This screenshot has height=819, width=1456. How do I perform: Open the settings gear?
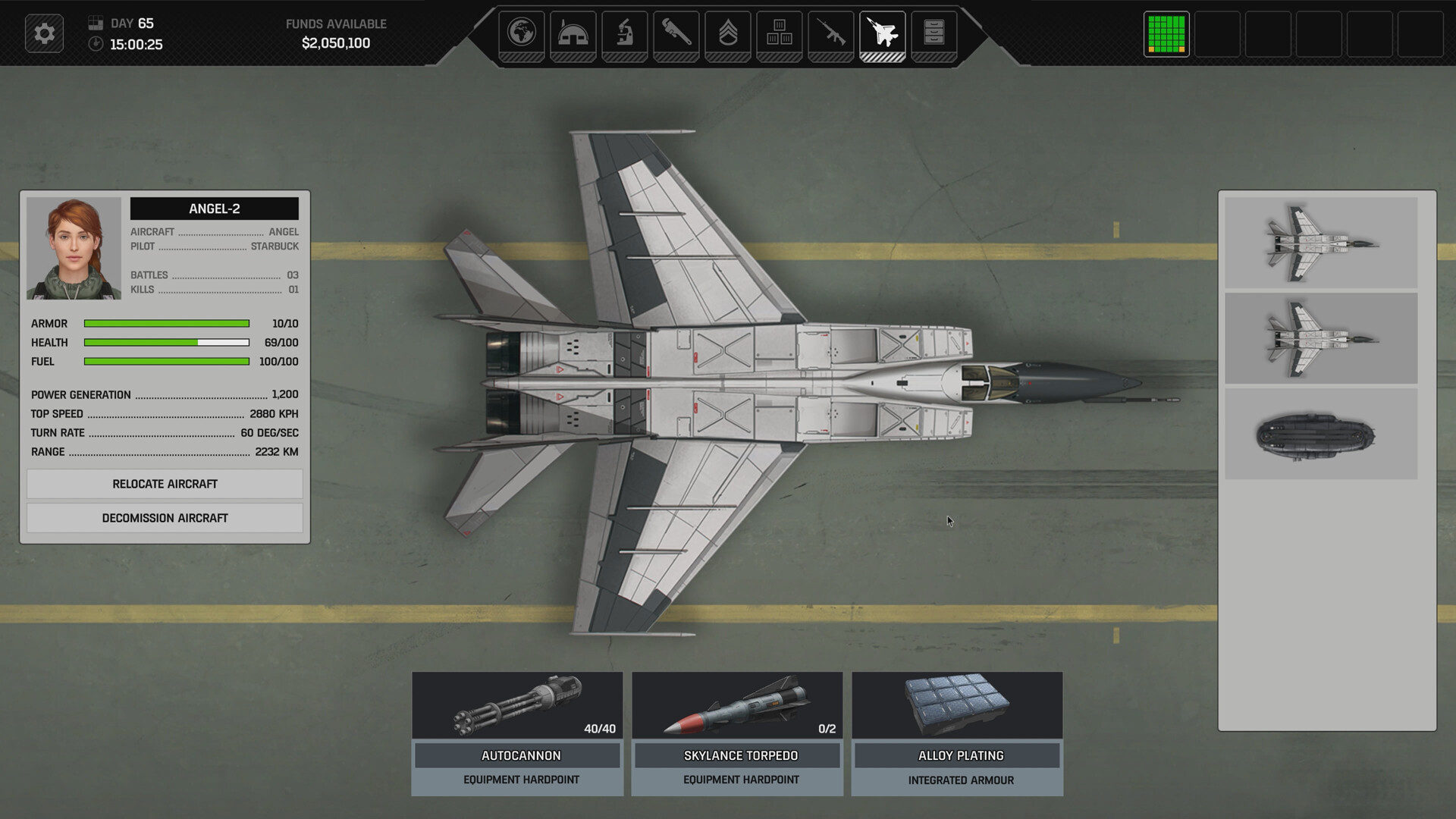[x=44, y=33]
